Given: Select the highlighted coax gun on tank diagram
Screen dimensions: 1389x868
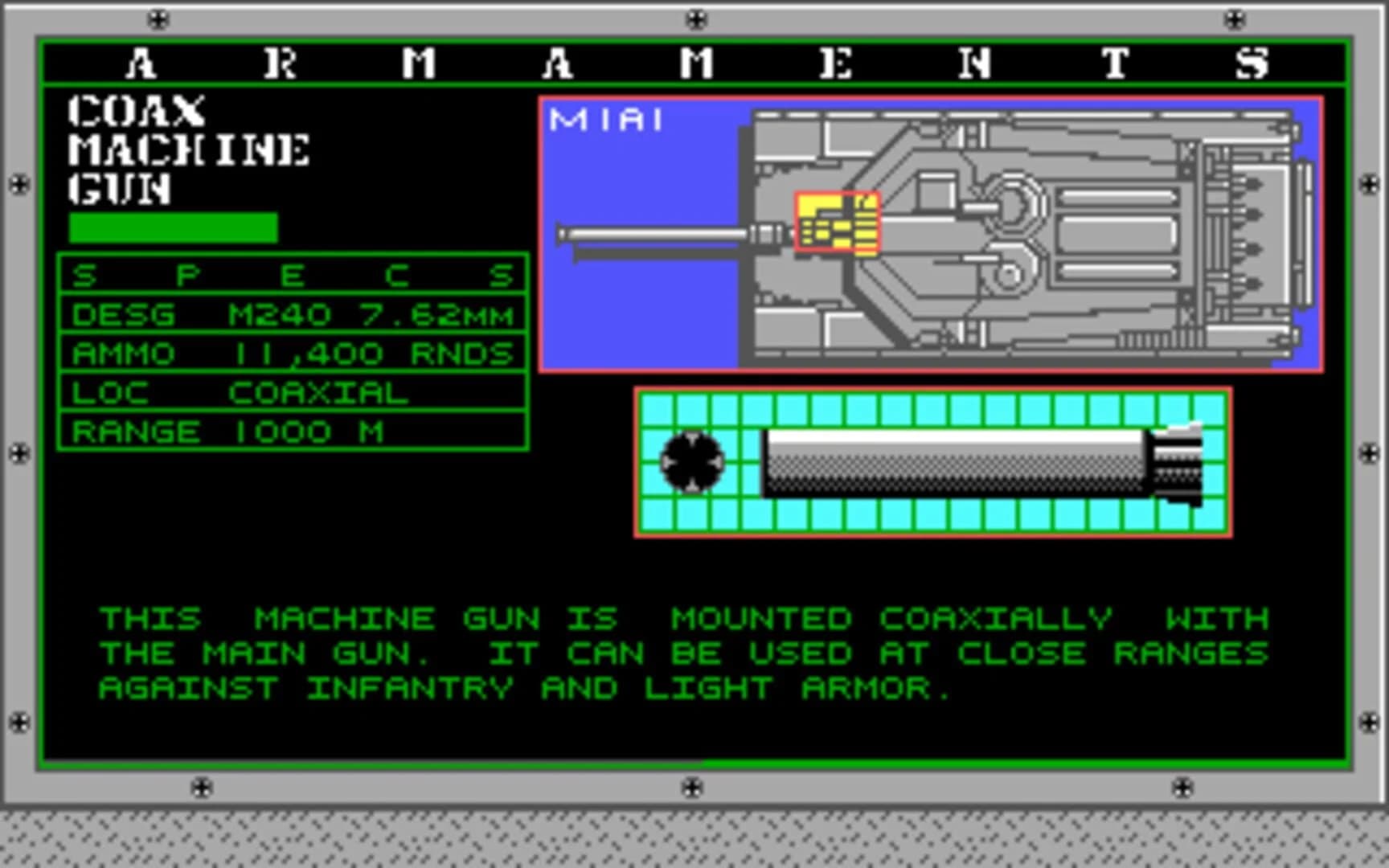Looking at the screenshot, I should coord(838,219).
